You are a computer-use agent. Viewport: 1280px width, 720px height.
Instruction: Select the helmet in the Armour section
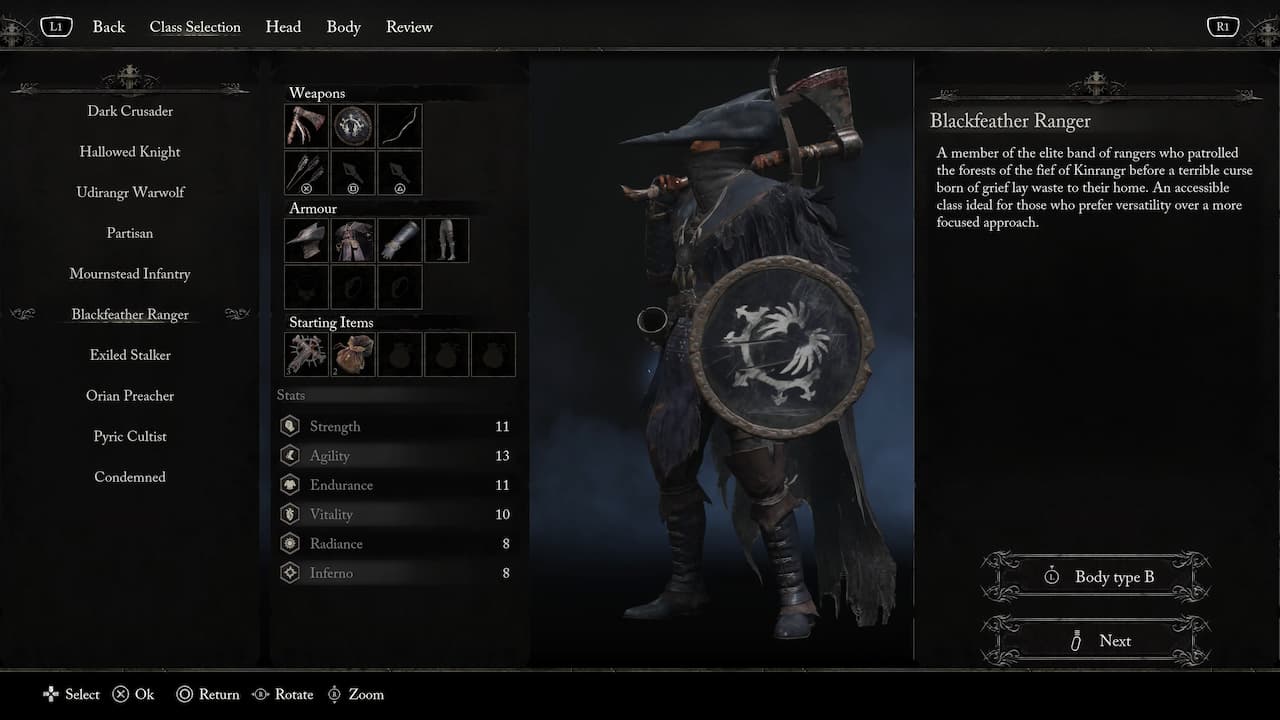click(306, 239)
